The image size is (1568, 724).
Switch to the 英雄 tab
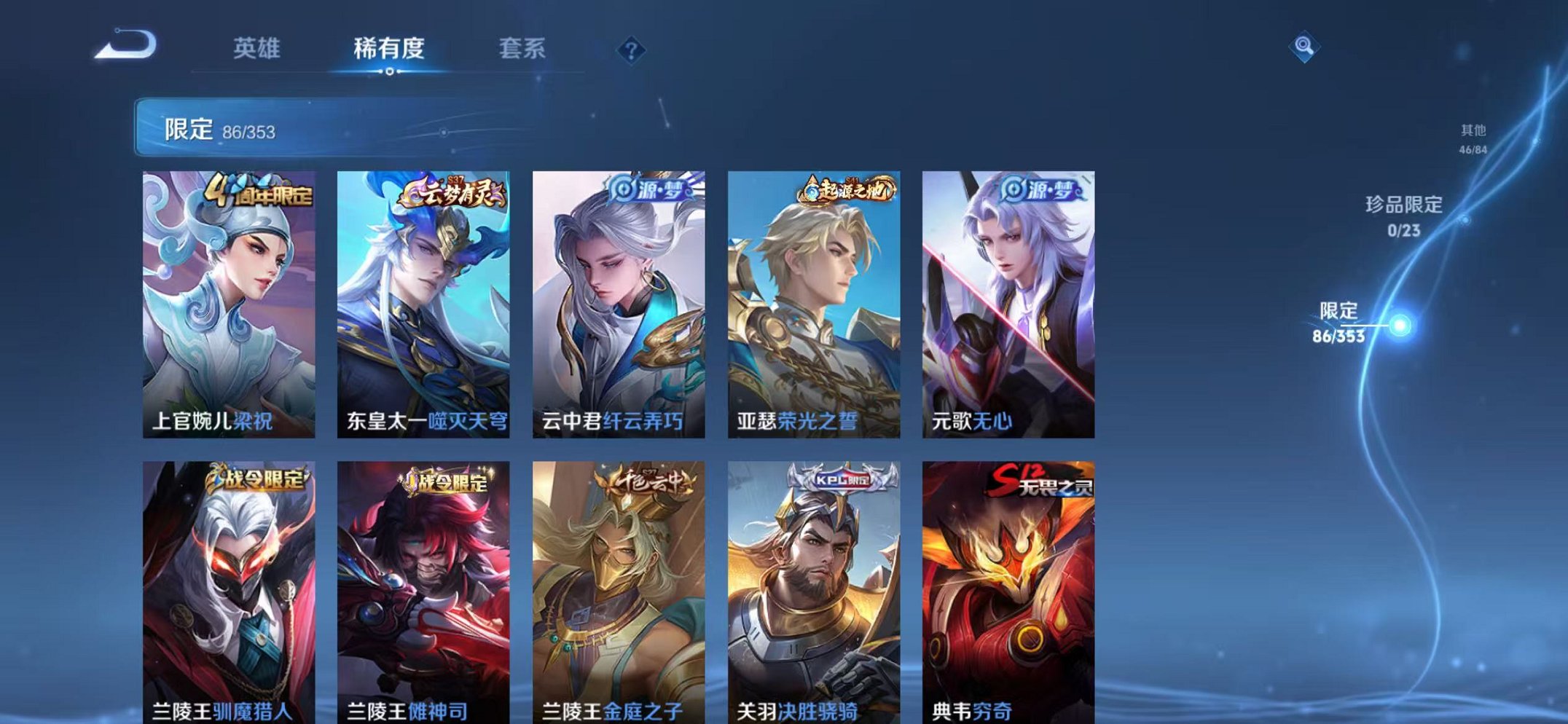click(259, 47)
